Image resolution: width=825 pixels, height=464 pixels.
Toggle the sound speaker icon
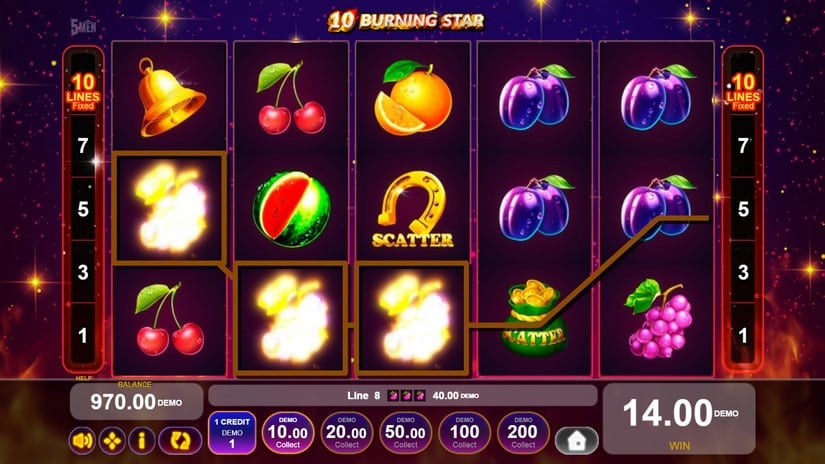point(83,440)
